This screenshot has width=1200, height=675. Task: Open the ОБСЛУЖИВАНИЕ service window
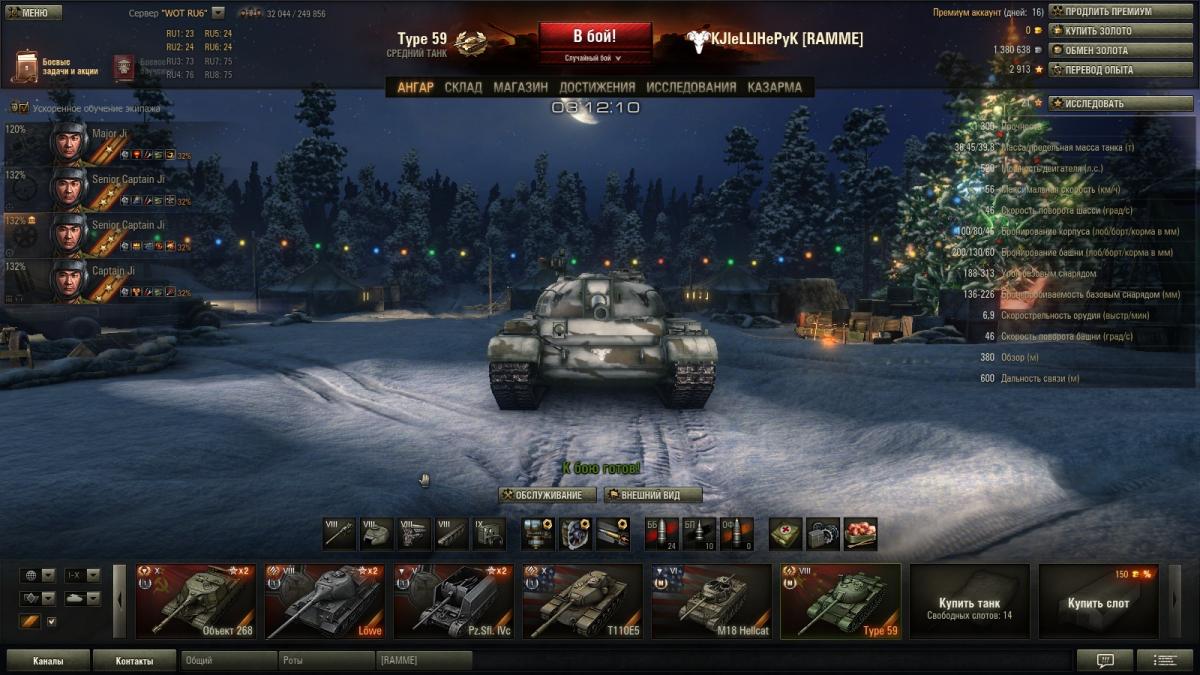[548, 495]
